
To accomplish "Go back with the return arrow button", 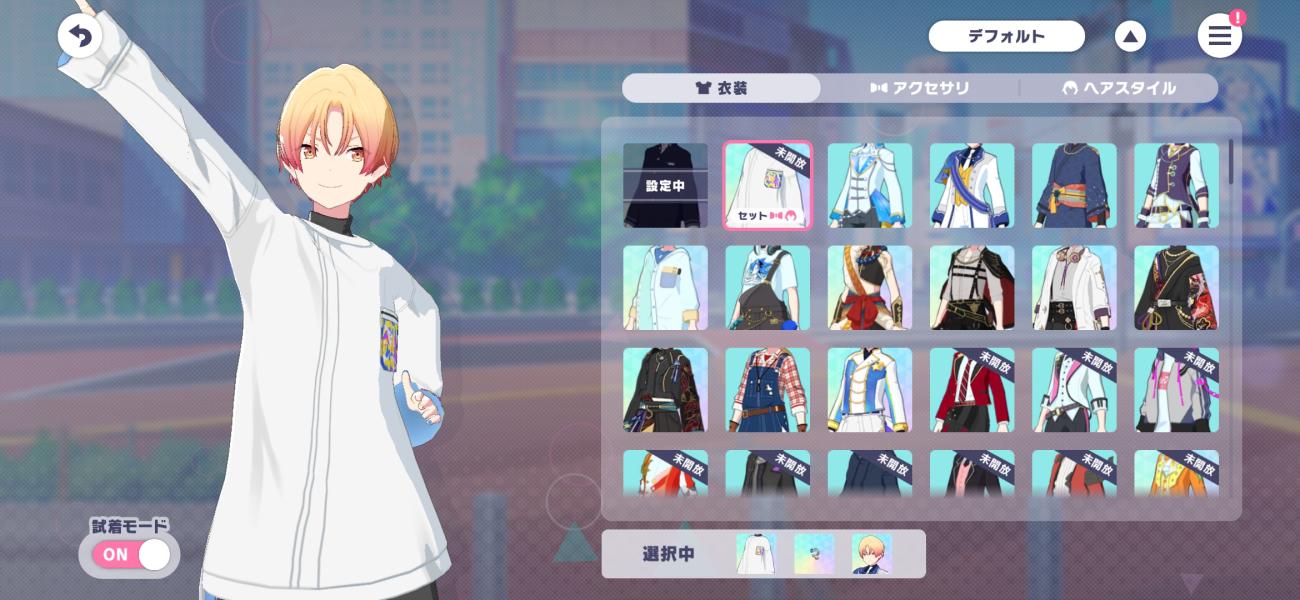I will tap(80, 37).
